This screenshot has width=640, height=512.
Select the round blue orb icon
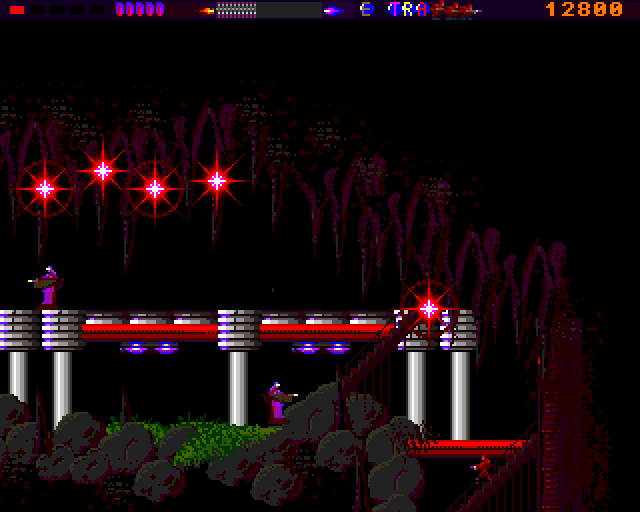coord(367,10)
